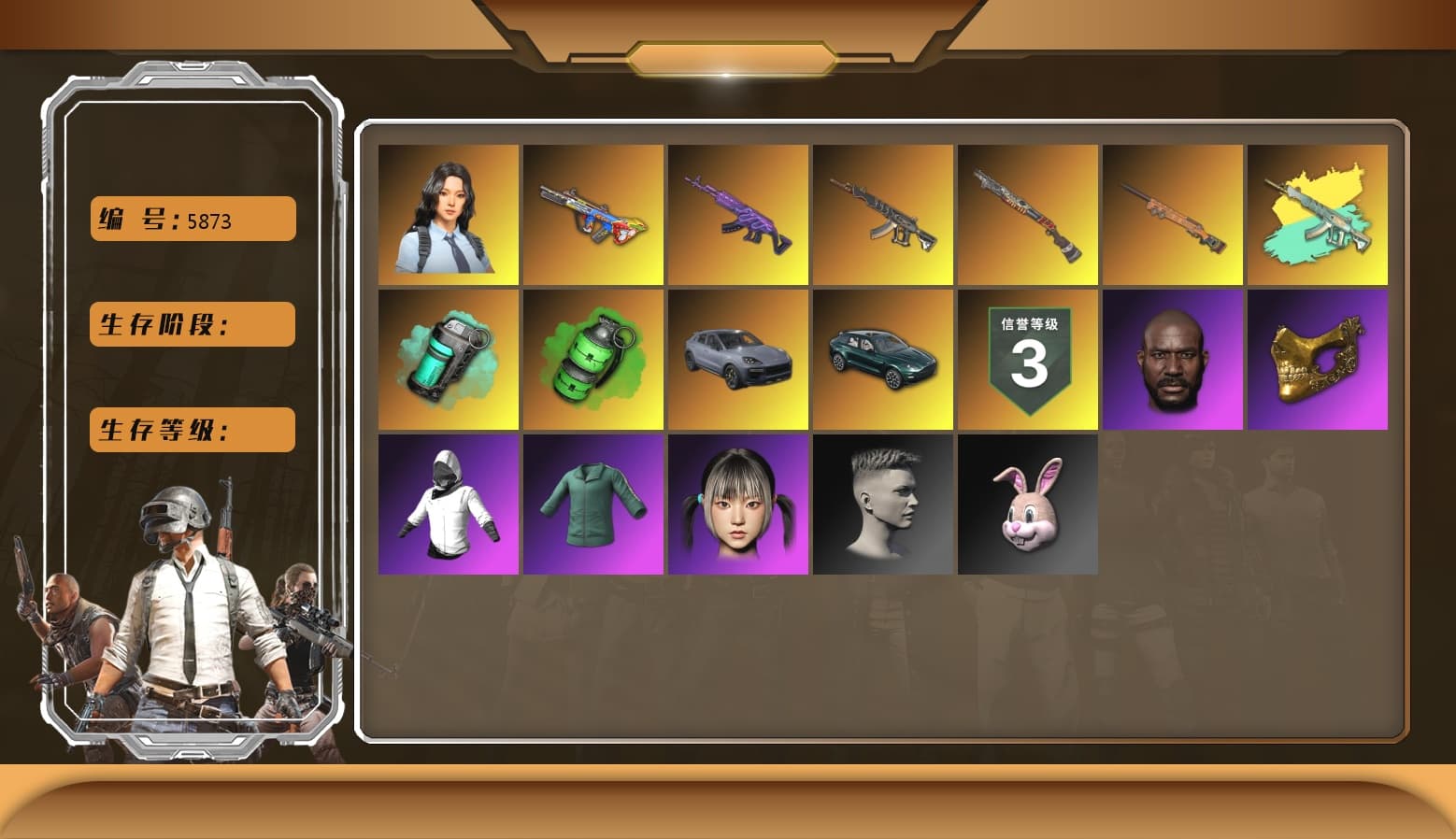The width and height of the screenshot is (1456, 839).
Task: Open the red shotgun skin item
Action: (x=1027, y=213)
